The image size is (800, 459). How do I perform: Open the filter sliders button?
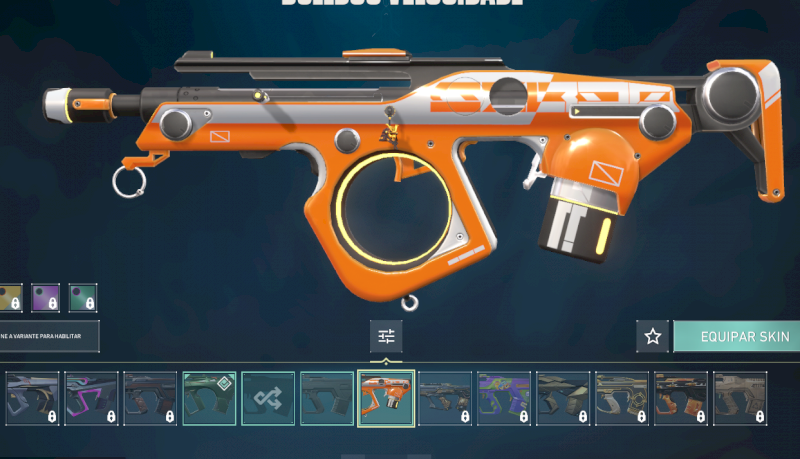click(386, 336)
